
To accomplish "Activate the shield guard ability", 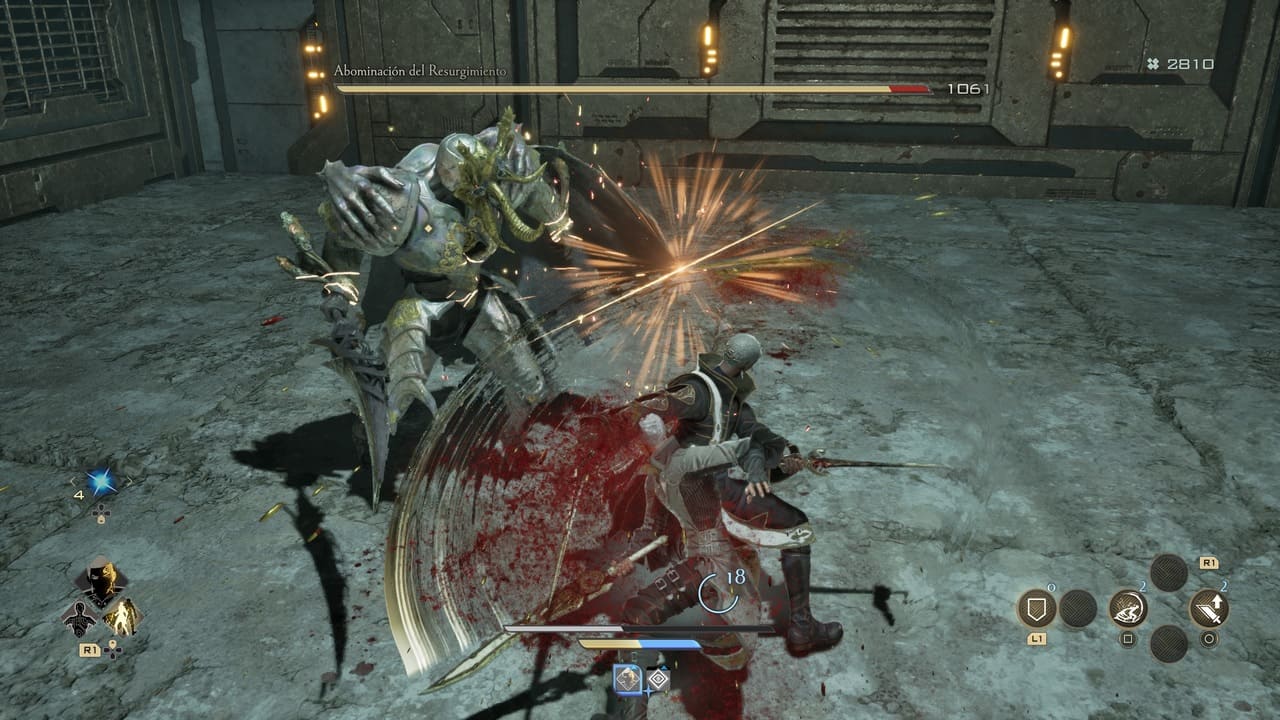I will (1037, 608).
